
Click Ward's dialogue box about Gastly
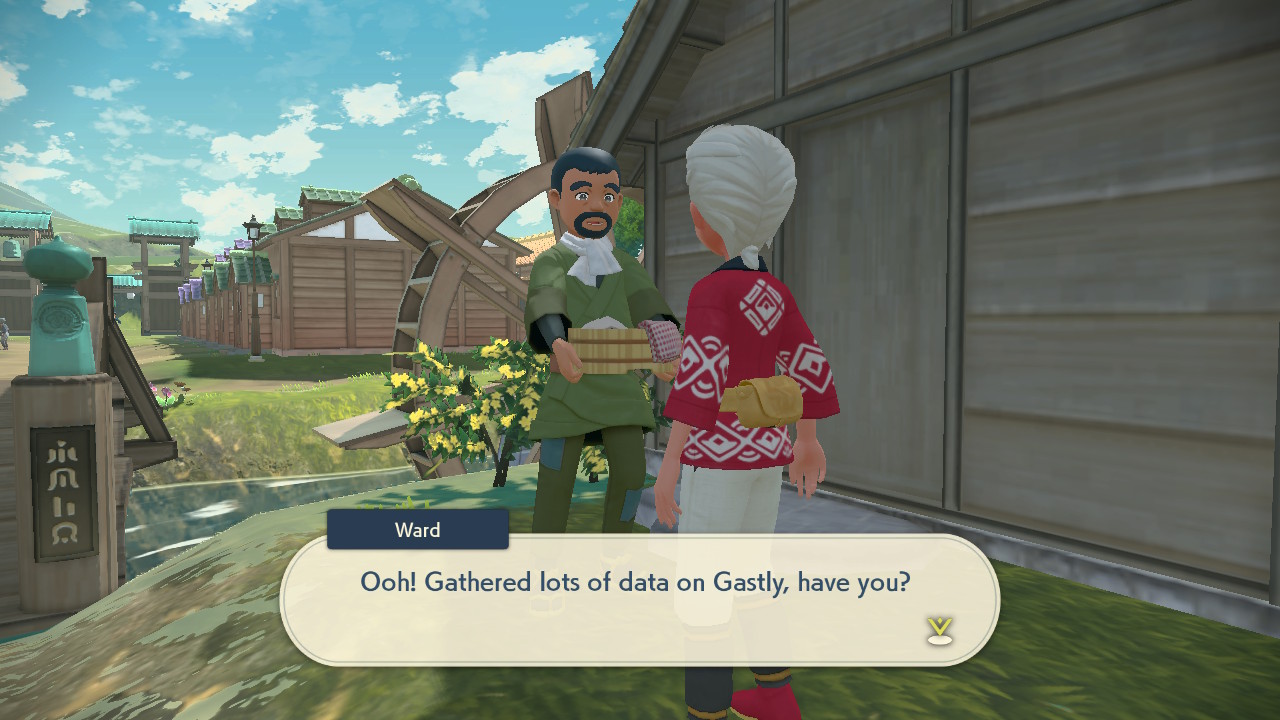point(638,598)
